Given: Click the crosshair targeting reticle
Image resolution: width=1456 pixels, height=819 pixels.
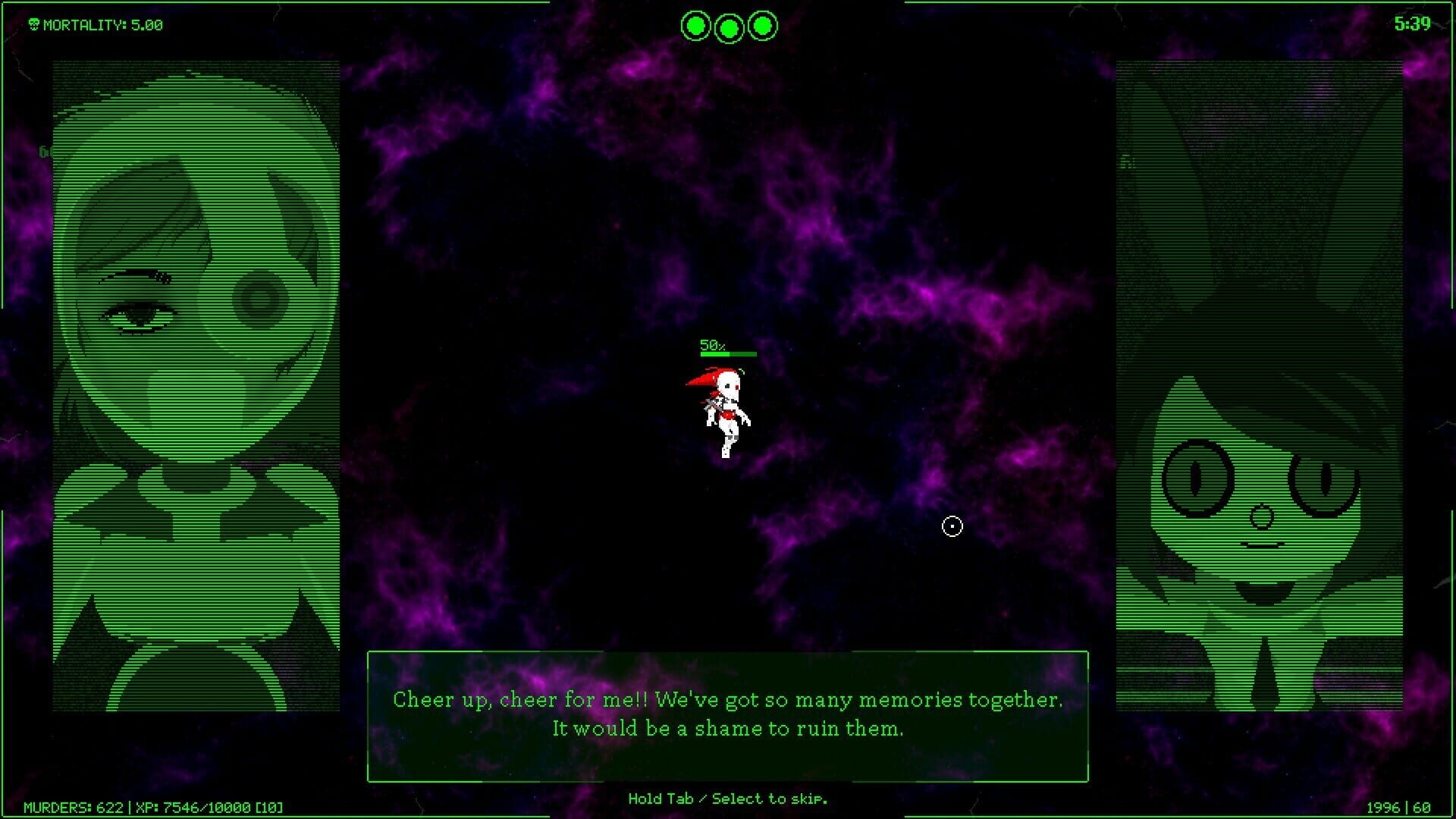Looking at the screenshot, I should 952,526.
